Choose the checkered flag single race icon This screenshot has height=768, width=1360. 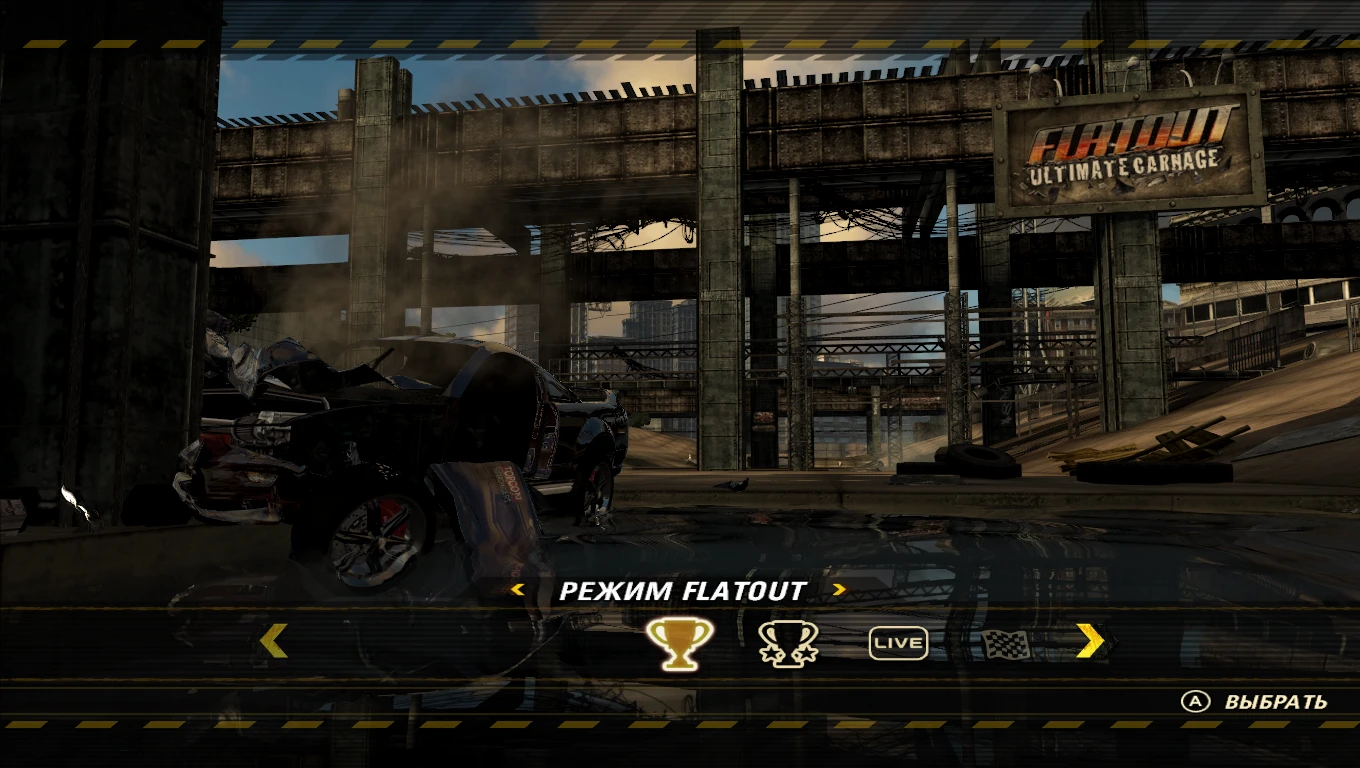pos(1004,645)
